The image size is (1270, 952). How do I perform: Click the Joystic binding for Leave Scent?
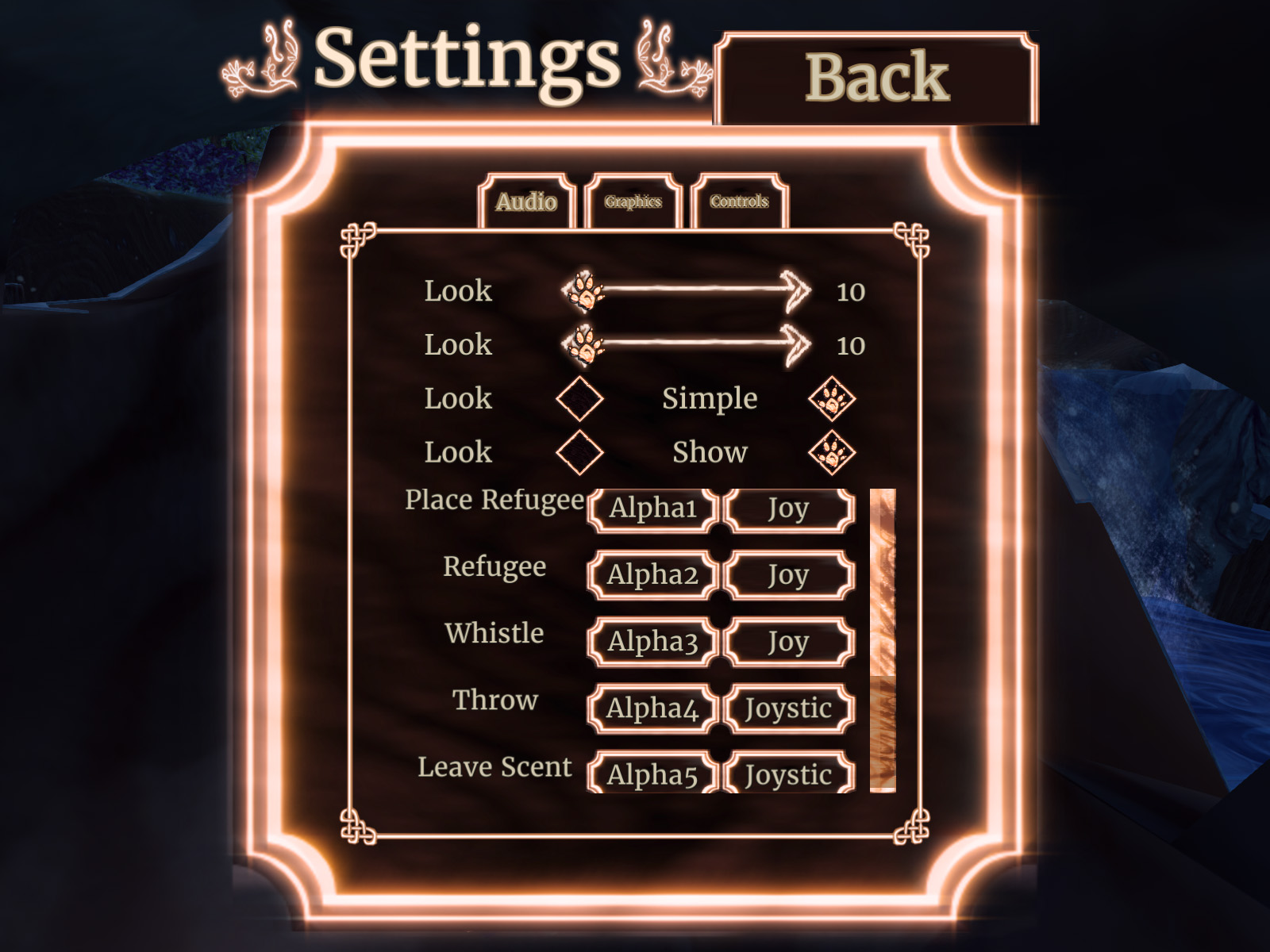787,775
